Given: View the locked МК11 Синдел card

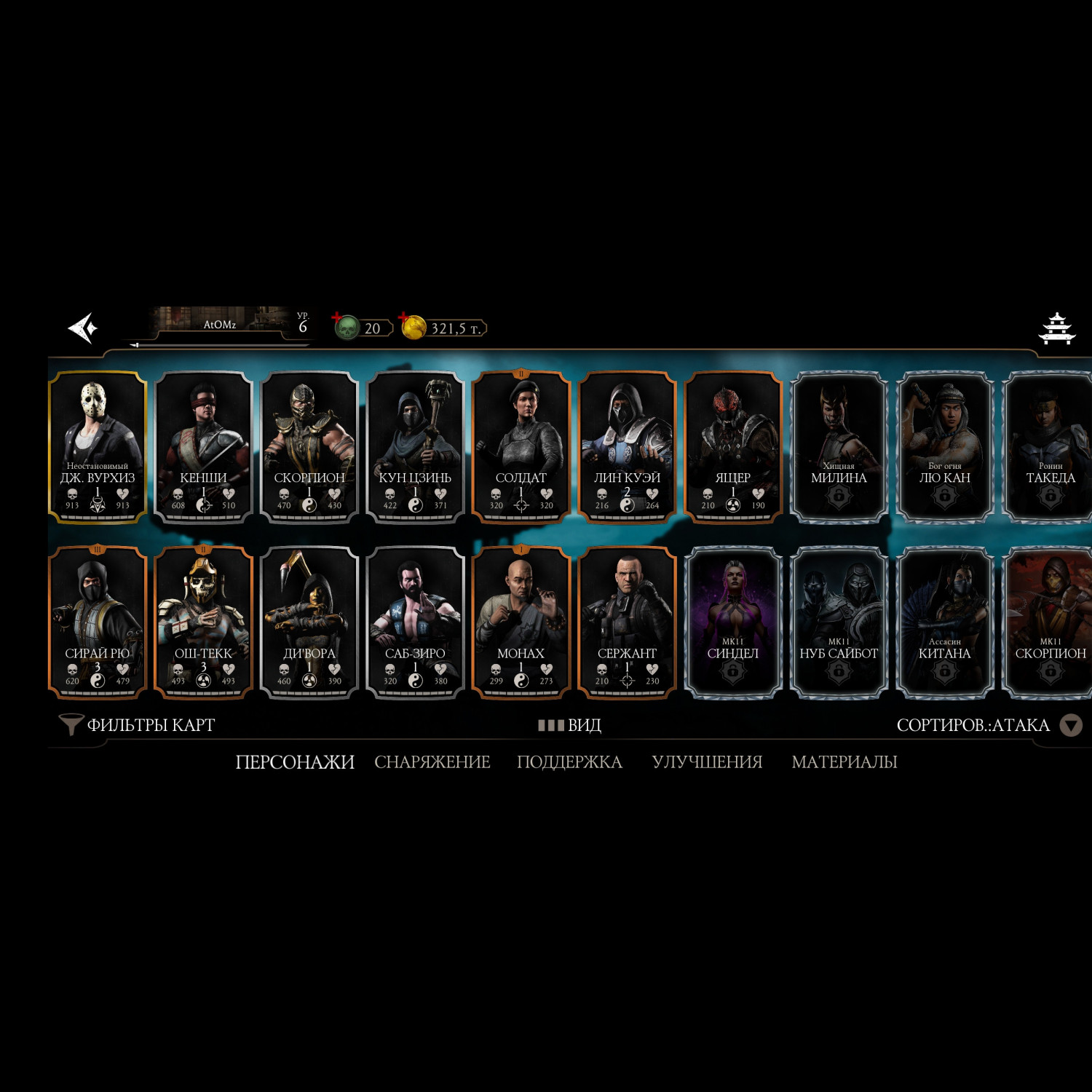Looking at the screenshot, I should 733,622.
